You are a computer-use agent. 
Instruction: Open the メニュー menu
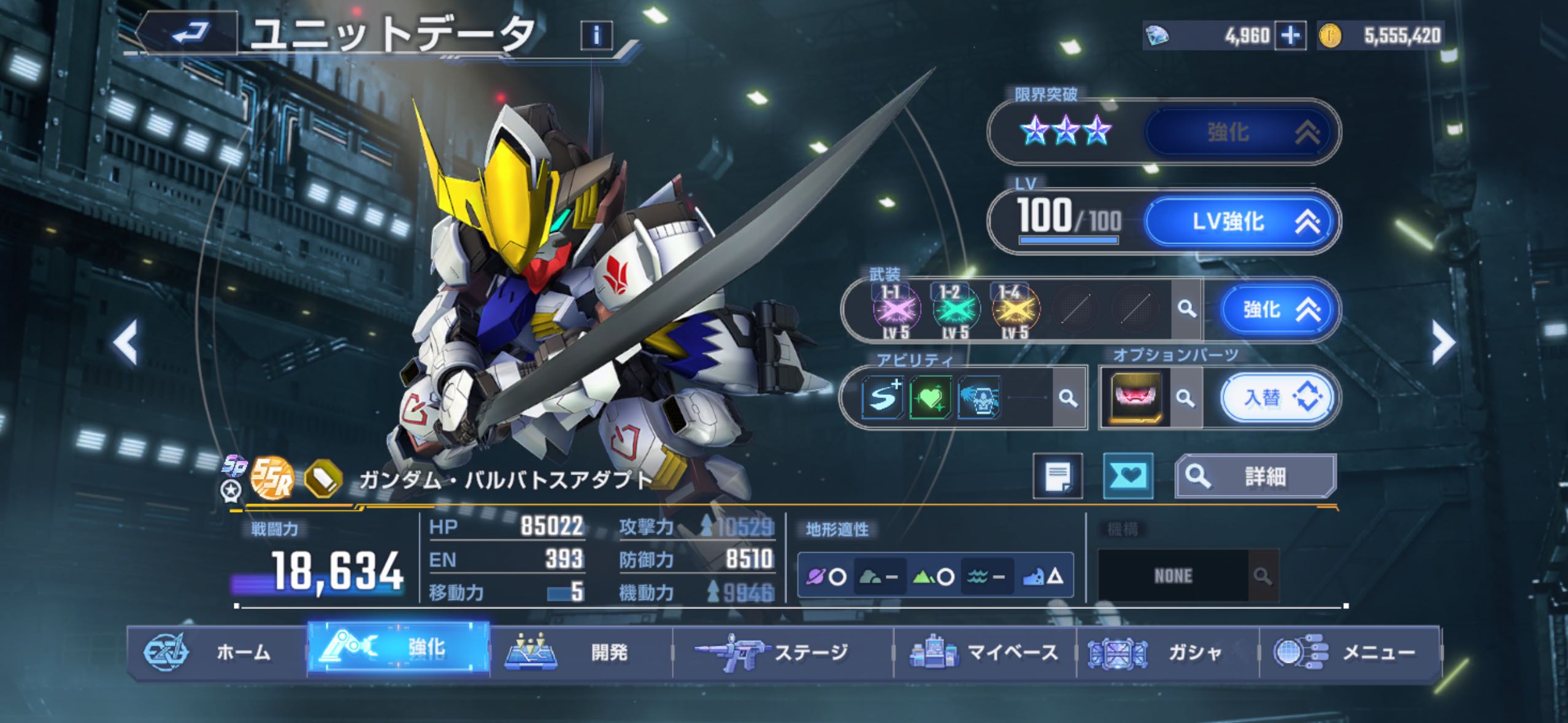pyautogui.click(x=1350, y=652)
